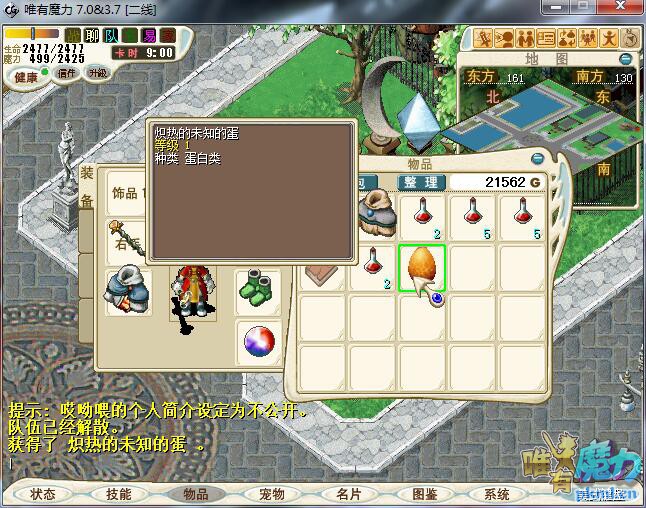
Task: Toggle the 队 team mode icon
Action: (112, 35)
